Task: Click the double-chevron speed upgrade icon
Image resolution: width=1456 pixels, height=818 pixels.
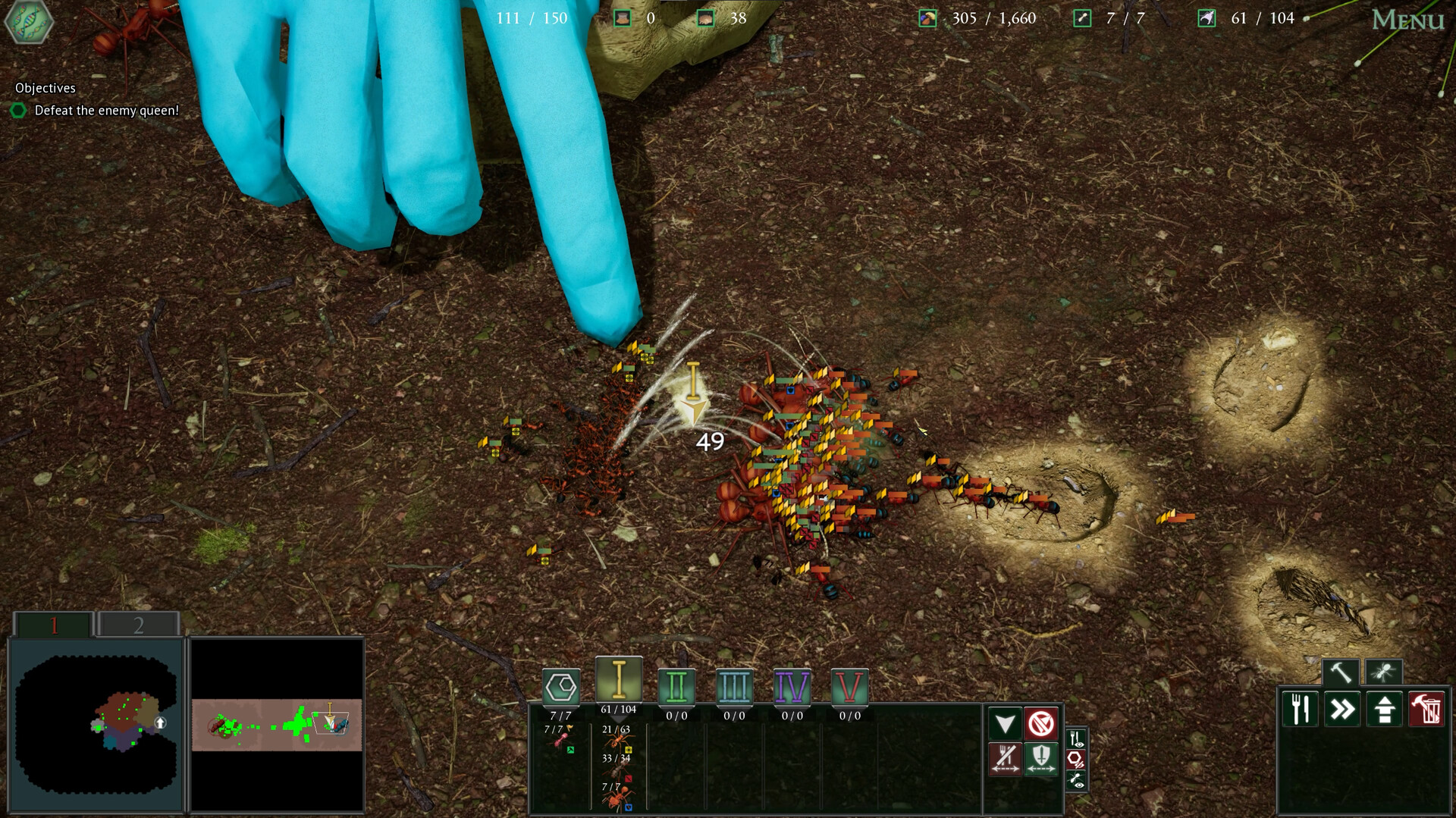Action: click(1342, 708)
